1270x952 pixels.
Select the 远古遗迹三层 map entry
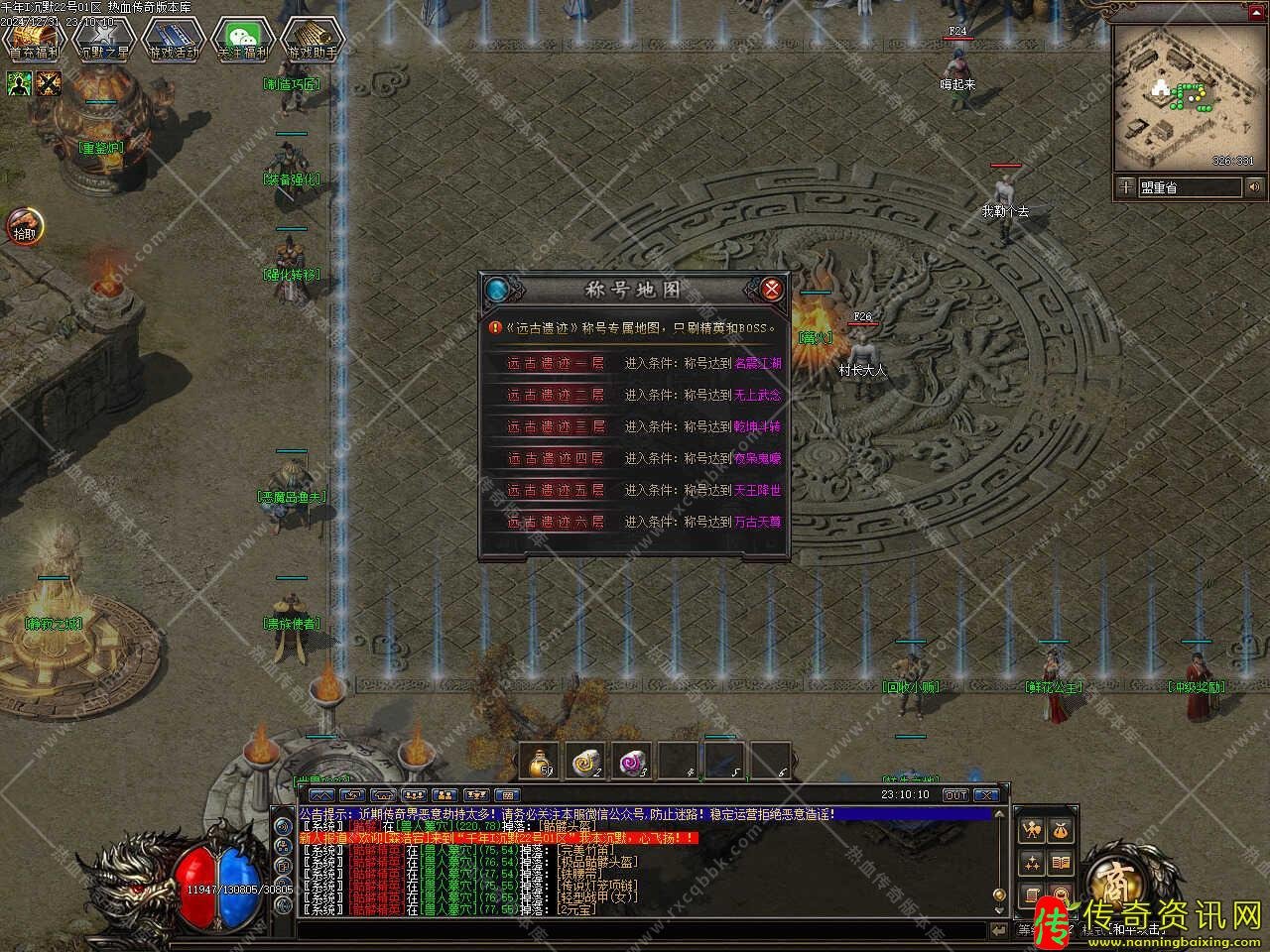click(x=556, y=426)
